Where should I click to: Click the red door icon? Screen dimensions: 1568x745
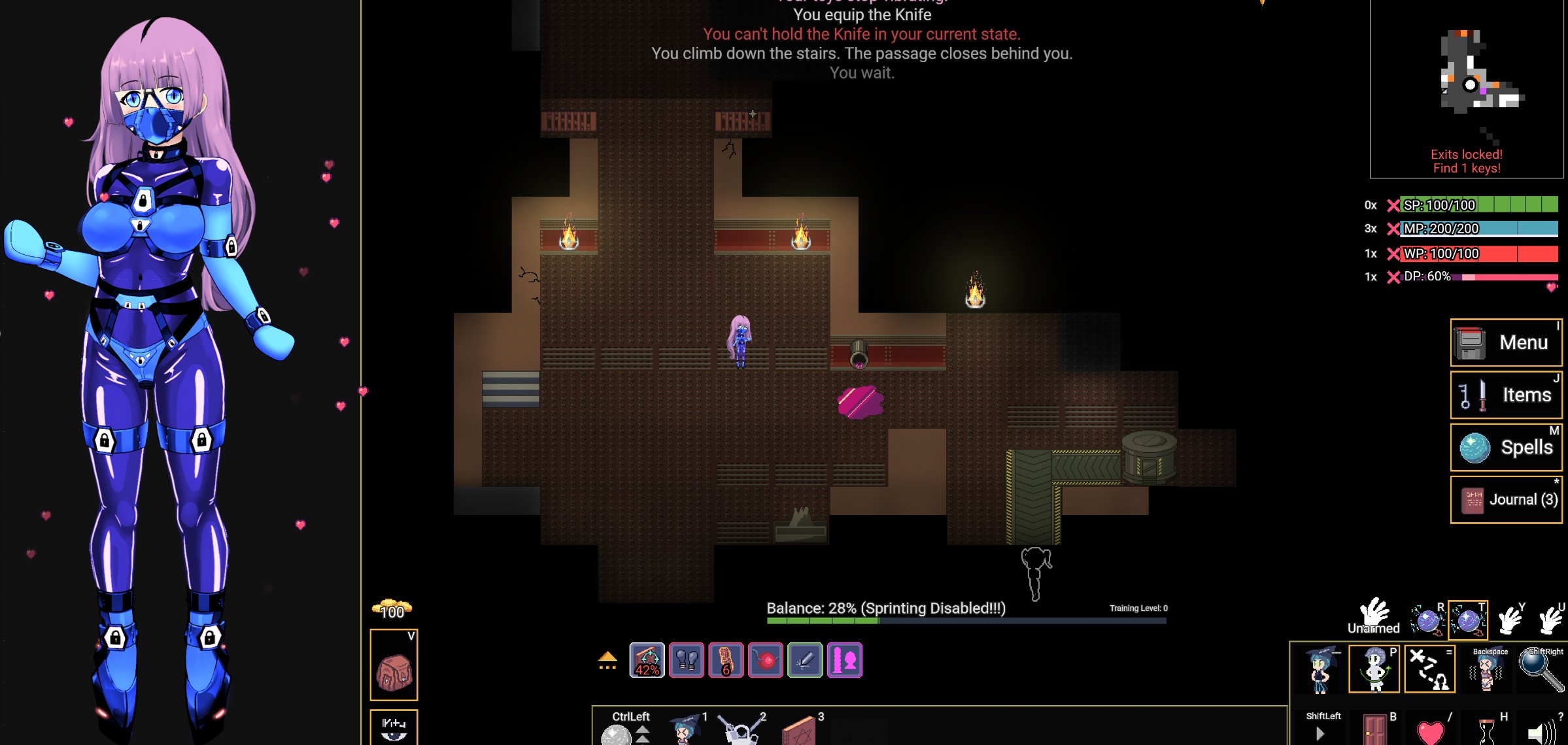pos(1374,729)
